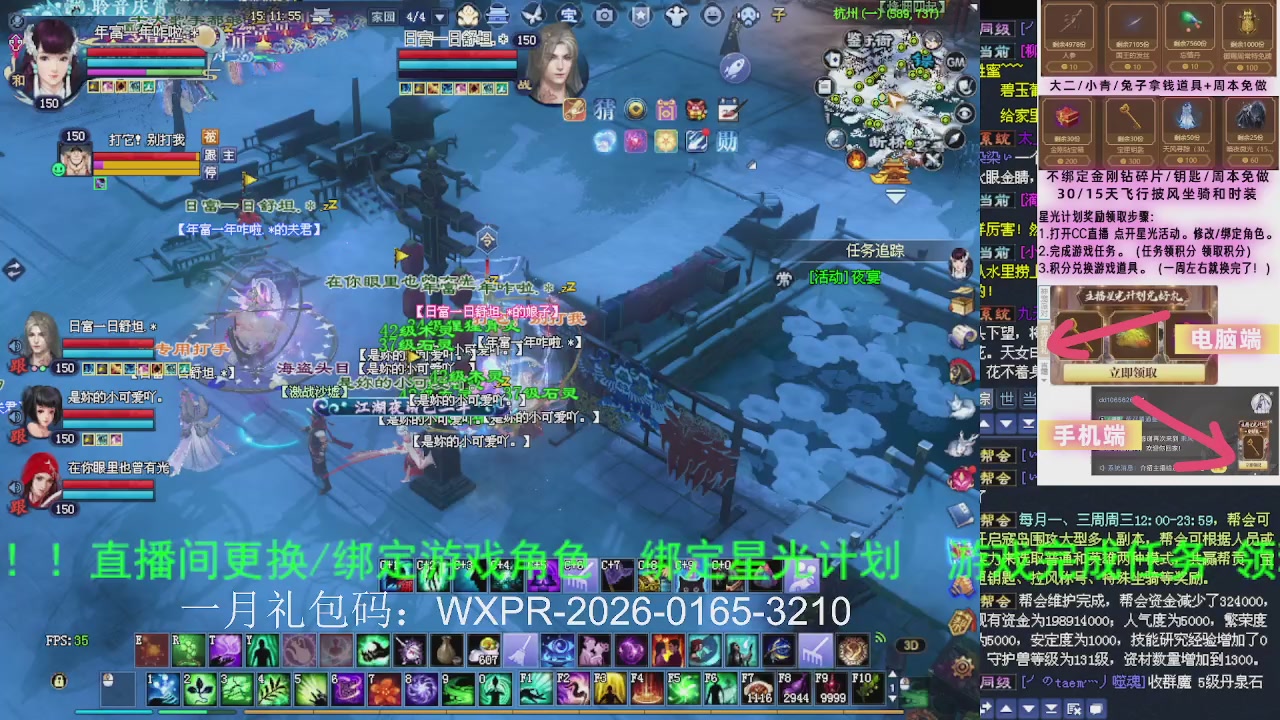Open the 4/4 team dropdown arrow at top

[x=438, y=15]
